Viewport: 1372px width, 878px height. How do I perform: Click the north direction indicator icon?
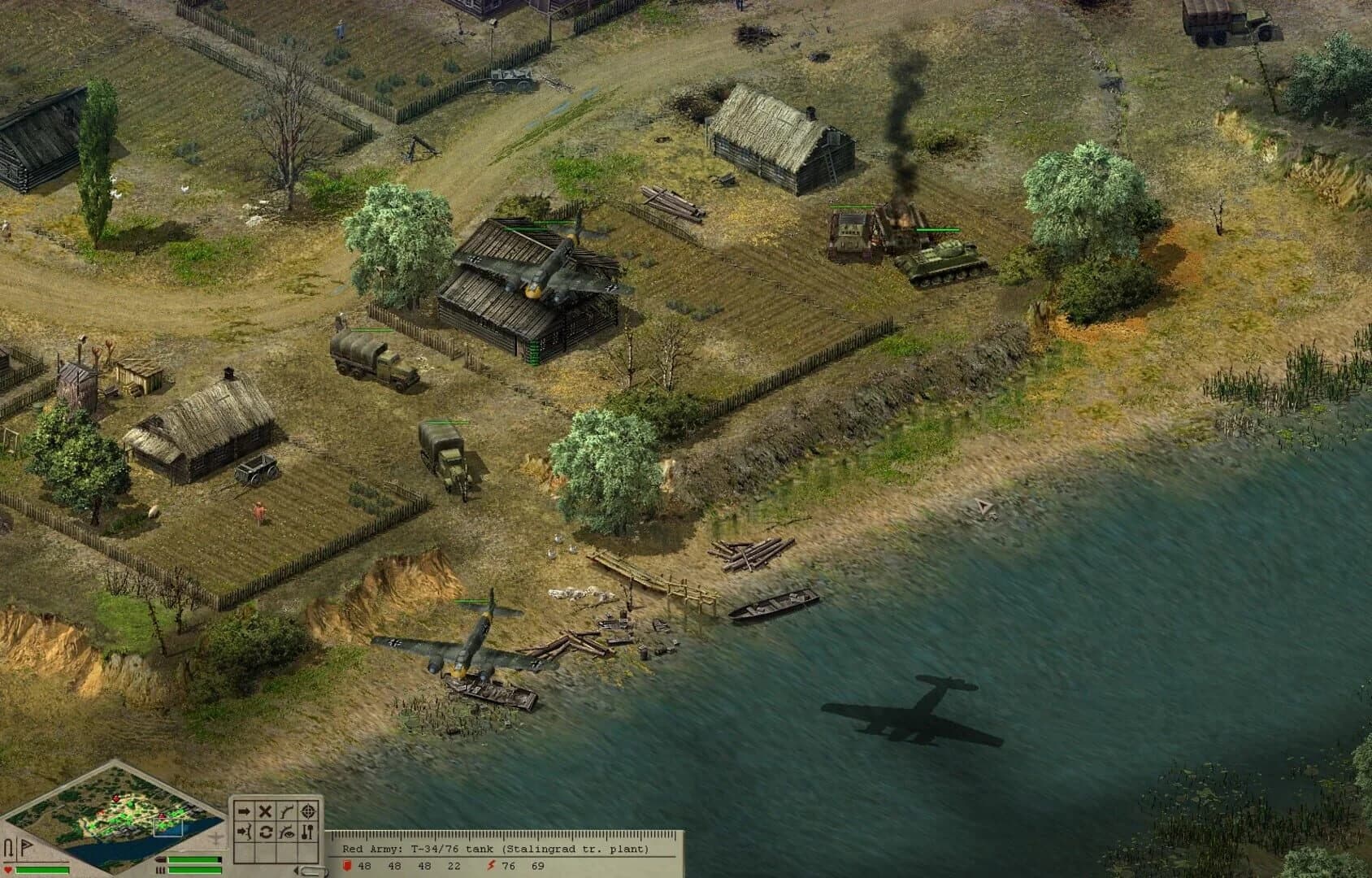coord(9,846)
